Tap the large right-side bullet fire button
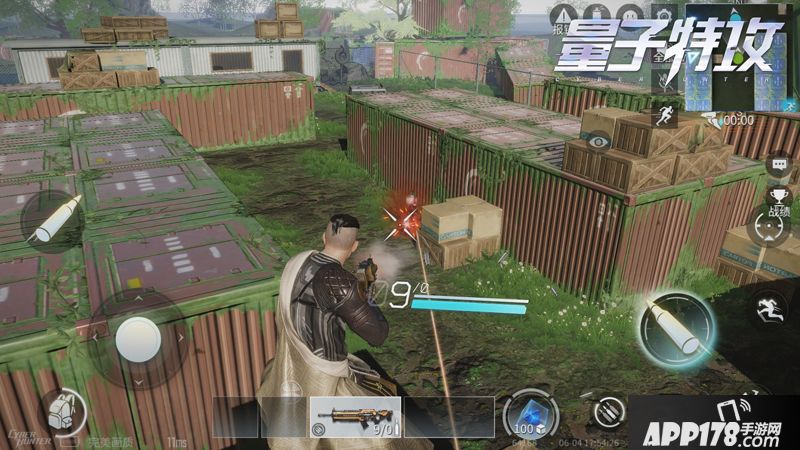The image size is (800, 450). click(x=678, y=325)
